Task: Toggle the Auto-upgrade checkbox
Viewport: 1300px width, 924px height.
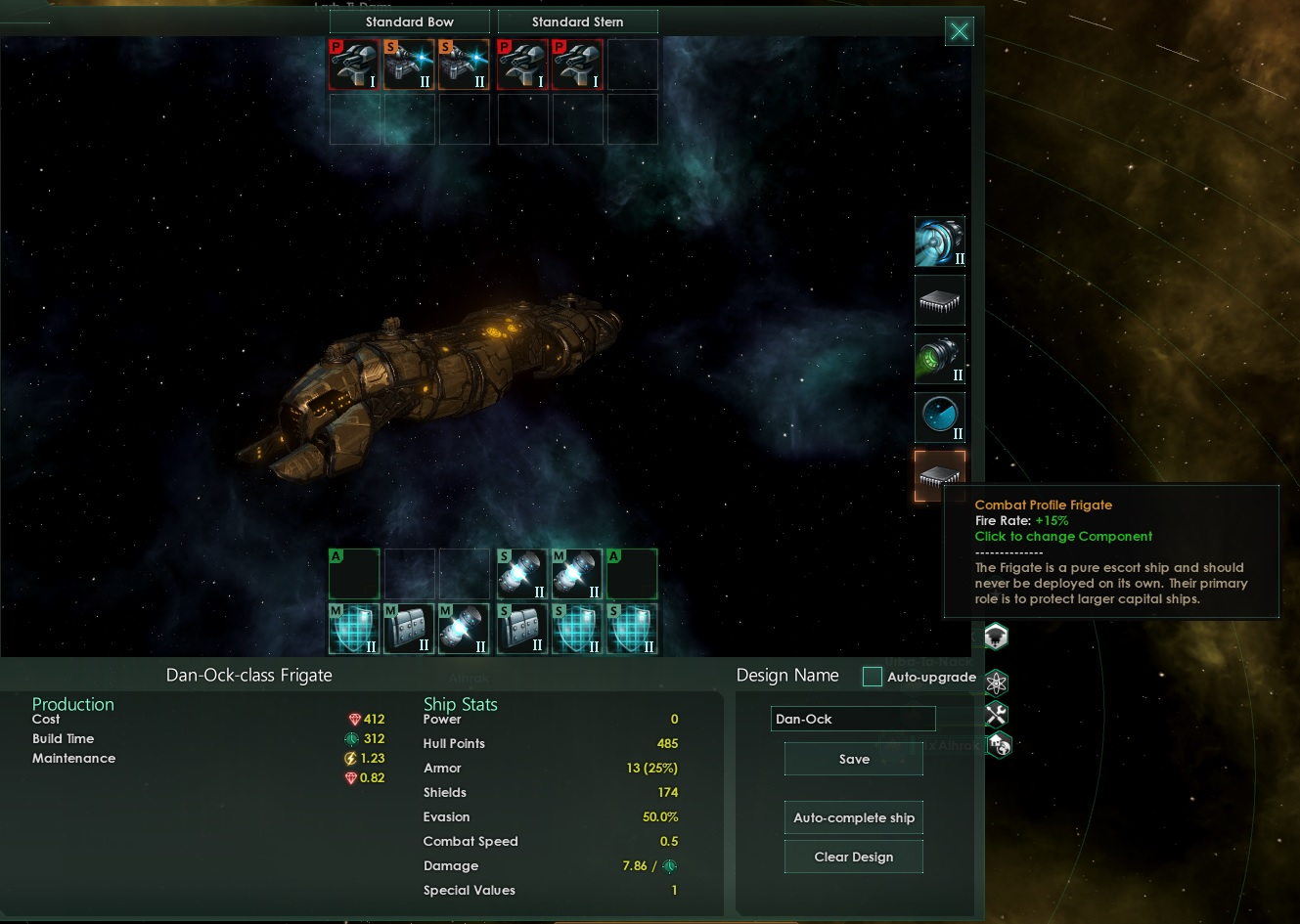Action: [872, 677]
